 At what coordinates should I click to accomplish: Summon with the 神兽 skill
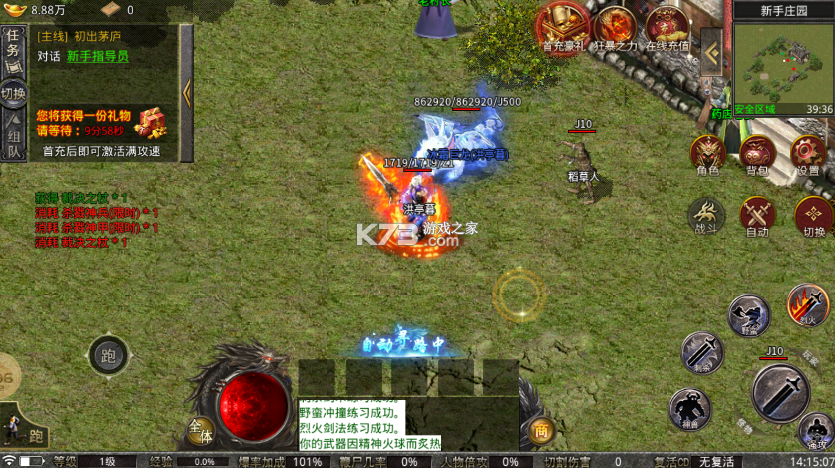(689, 408)
